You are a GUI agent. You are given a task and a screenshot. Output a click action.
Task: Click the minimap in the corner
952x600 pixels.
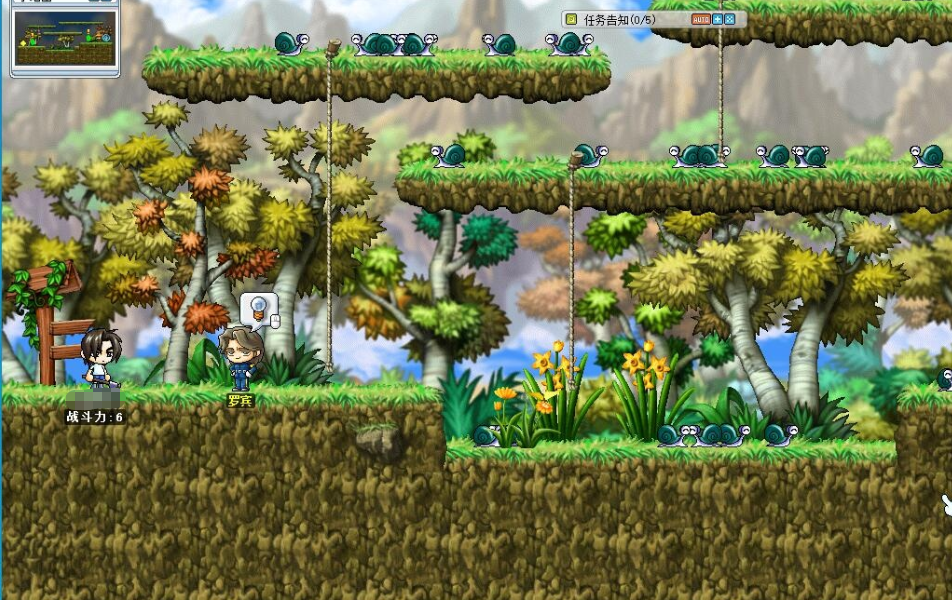pyautogui.click(x=65, y=38)
